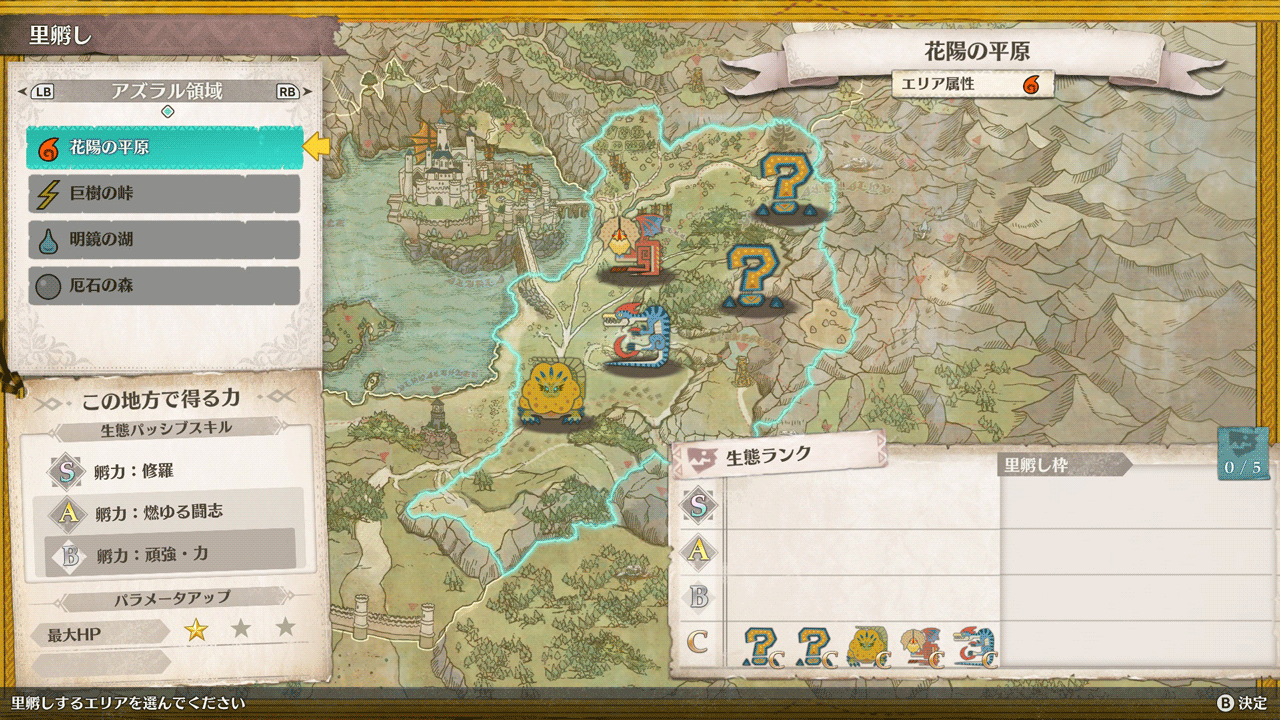Select the blue raptor icon in rank C row
Image resolution: width=1280 pixels, height=720 pixels.
pos(974,645)
